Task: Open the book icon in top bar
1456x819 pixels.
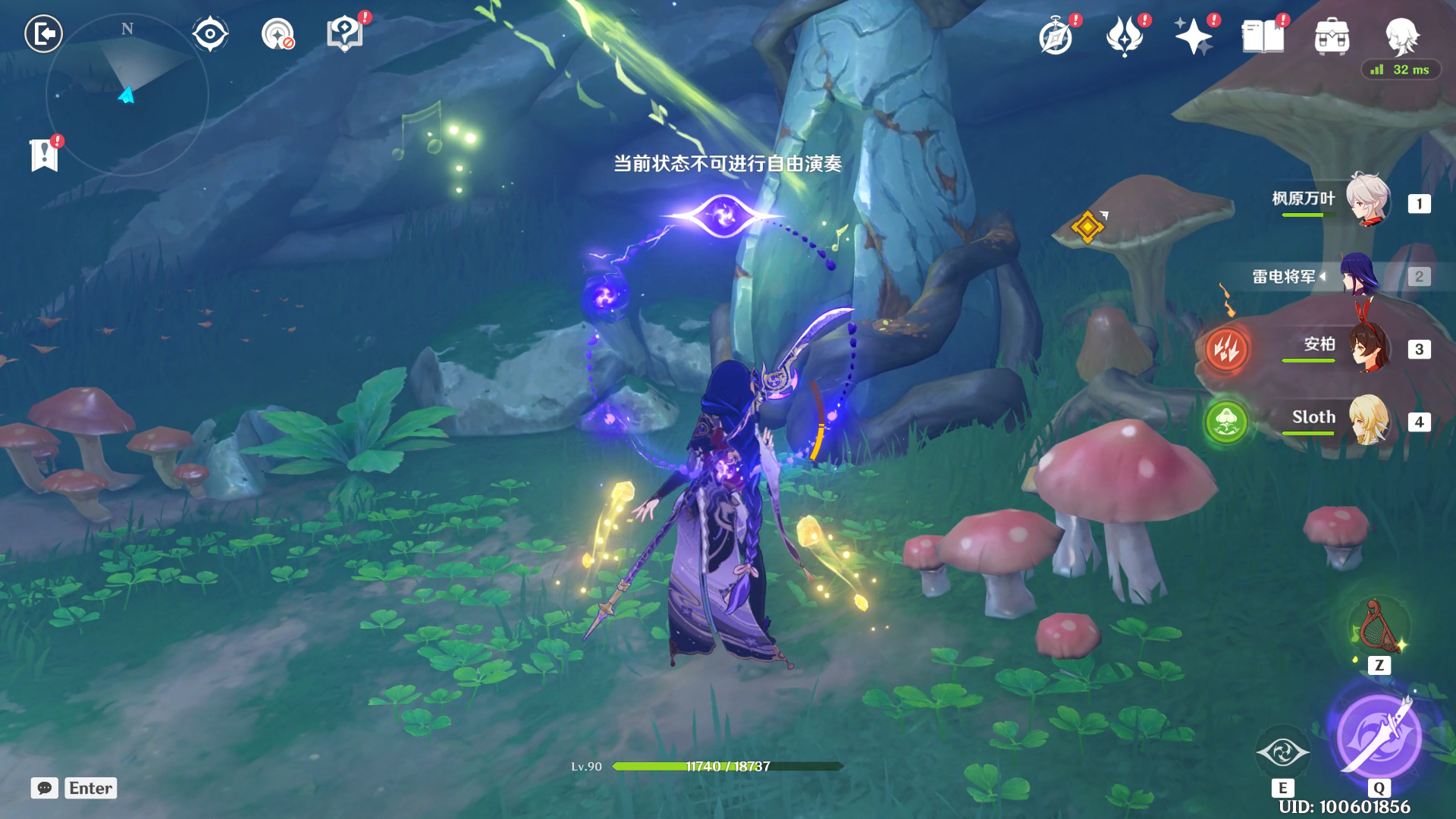Action: click(1263, 36)
